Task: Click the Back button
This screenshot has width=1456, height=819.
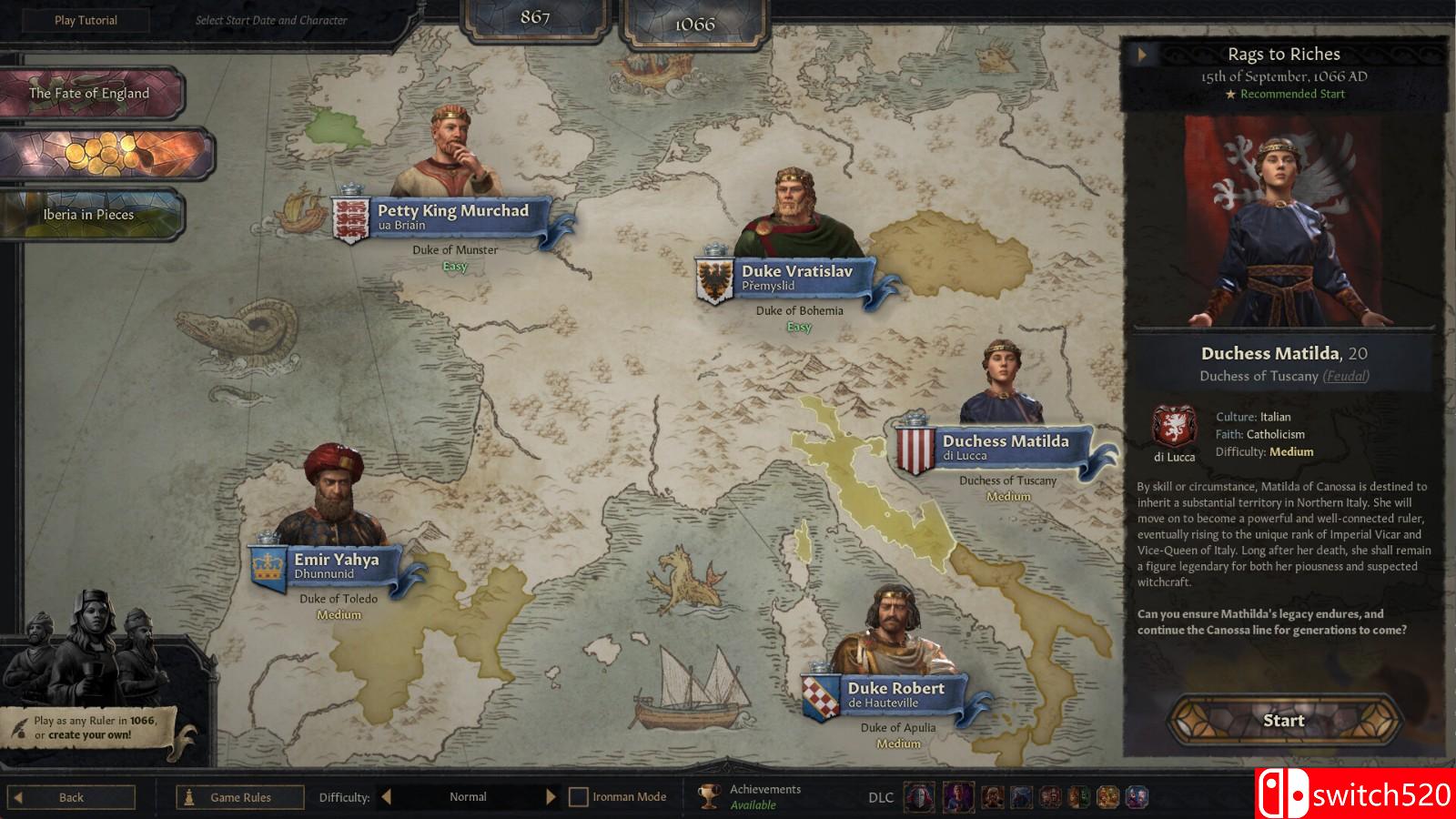Action: coord(71,796)
